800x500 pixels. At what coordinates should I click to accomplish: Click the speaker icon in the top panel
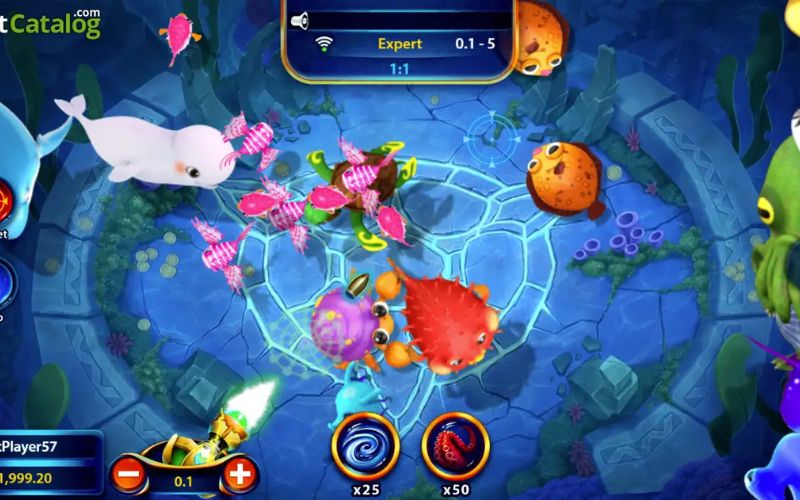(299, 20)
